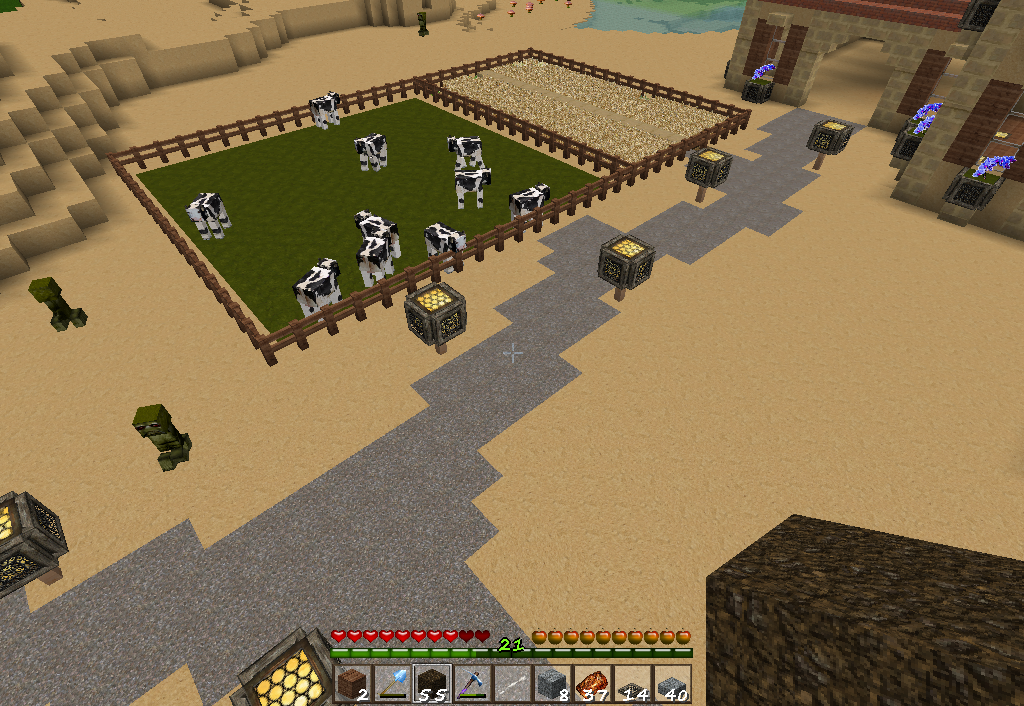The width and height of the screenshot is (1024, 706).
Task: Pick the cooked meat stack of 37
Action: pyautogui.click(x=592, y=685)
